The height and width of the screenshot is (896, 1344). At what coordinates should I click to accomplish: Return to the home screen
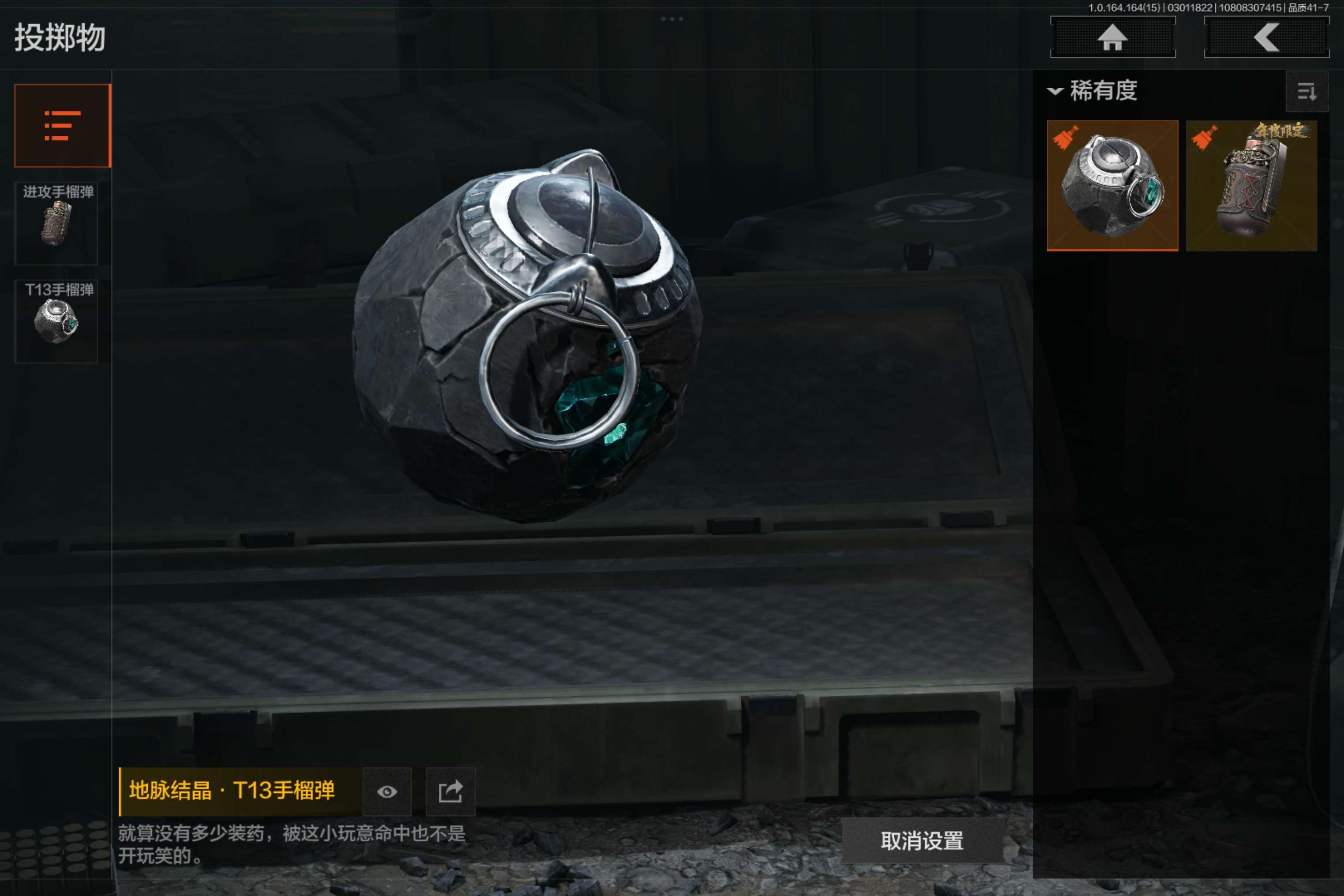click(1112, 38)
